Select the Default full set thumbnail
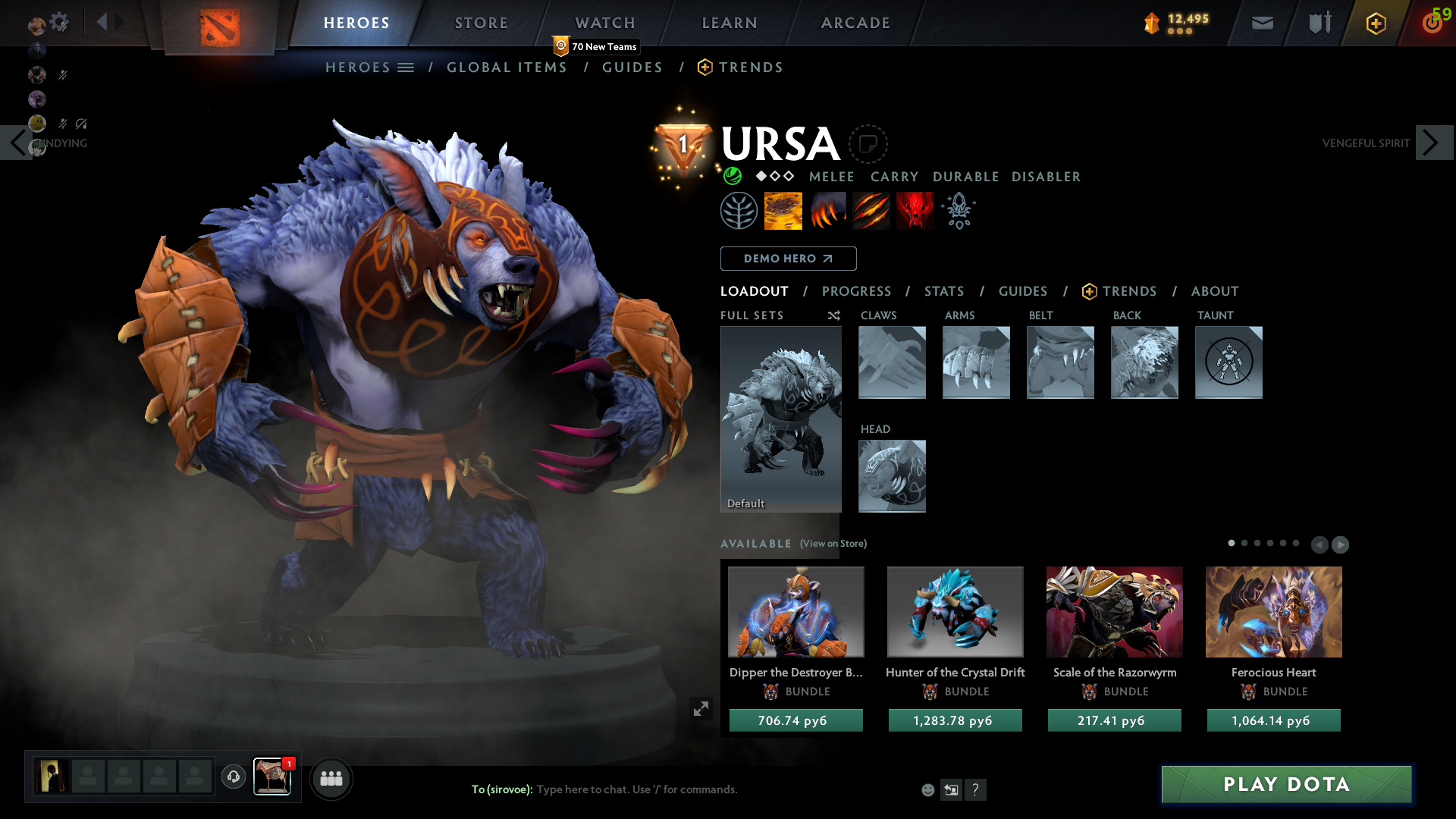 780,419
